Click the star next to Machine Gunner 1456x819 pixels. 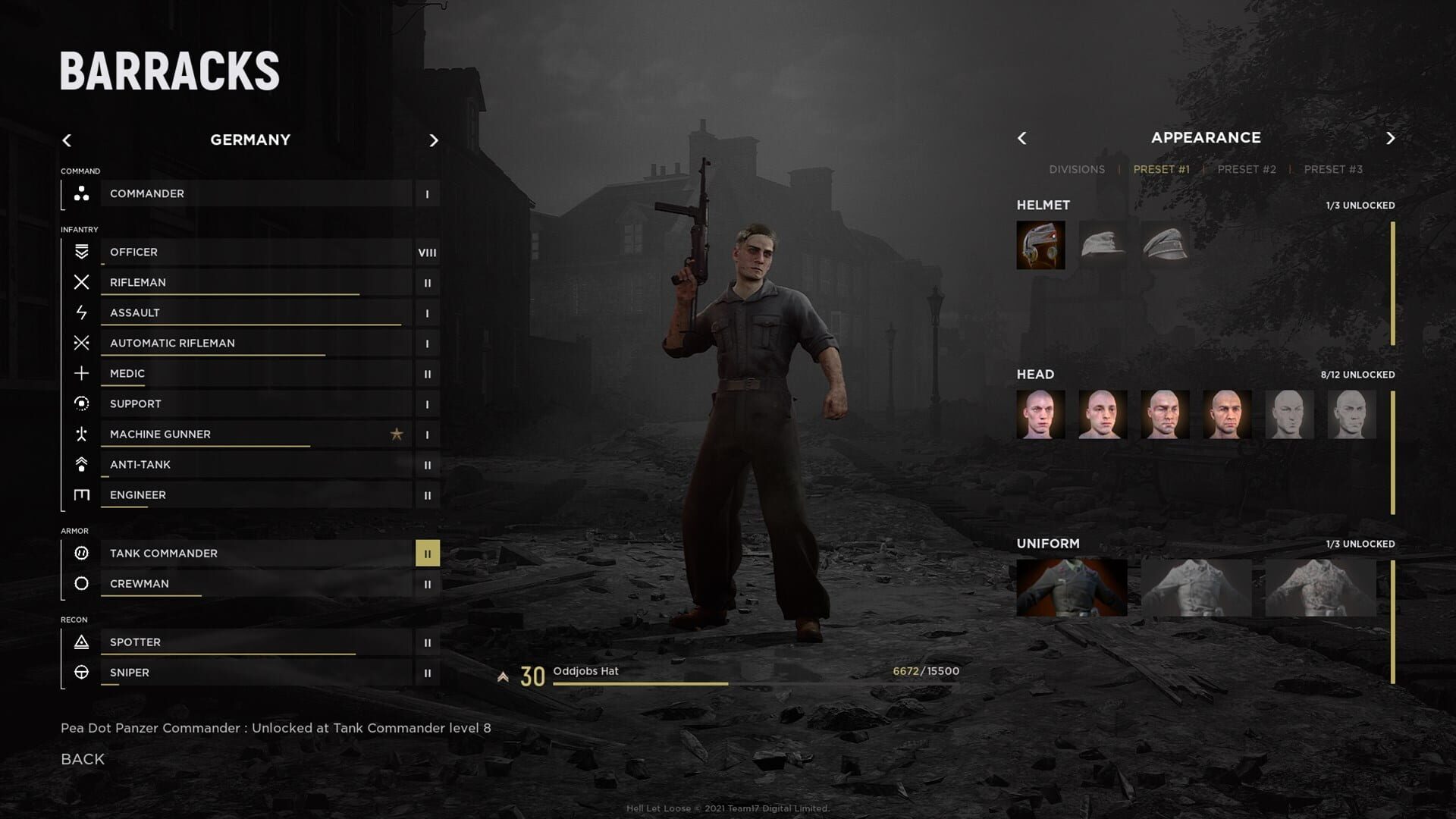pyautogui.click(x=397, y=434)
